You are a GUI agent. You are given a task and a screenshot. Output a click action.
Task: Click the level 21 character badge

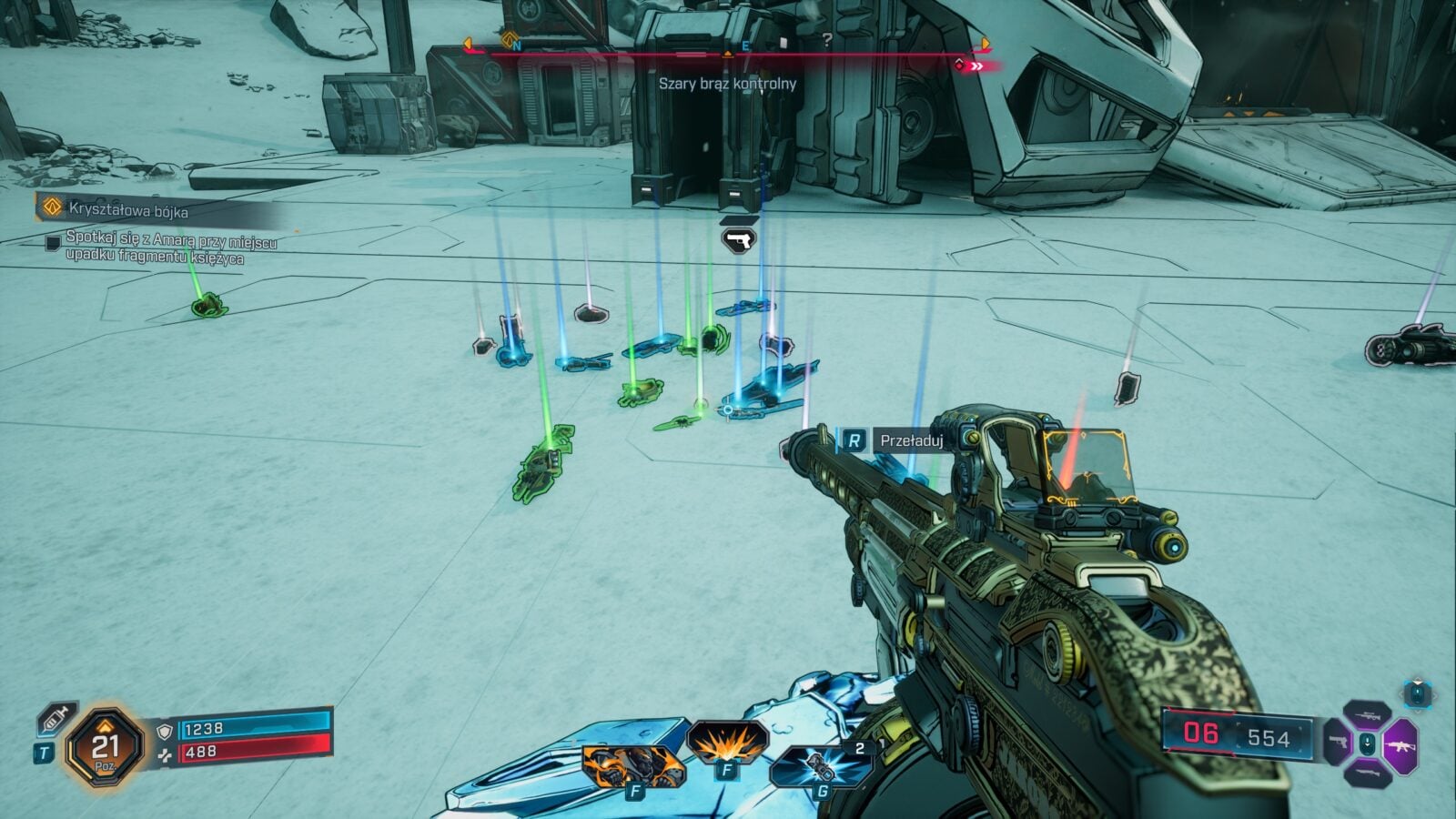[106, 750]
